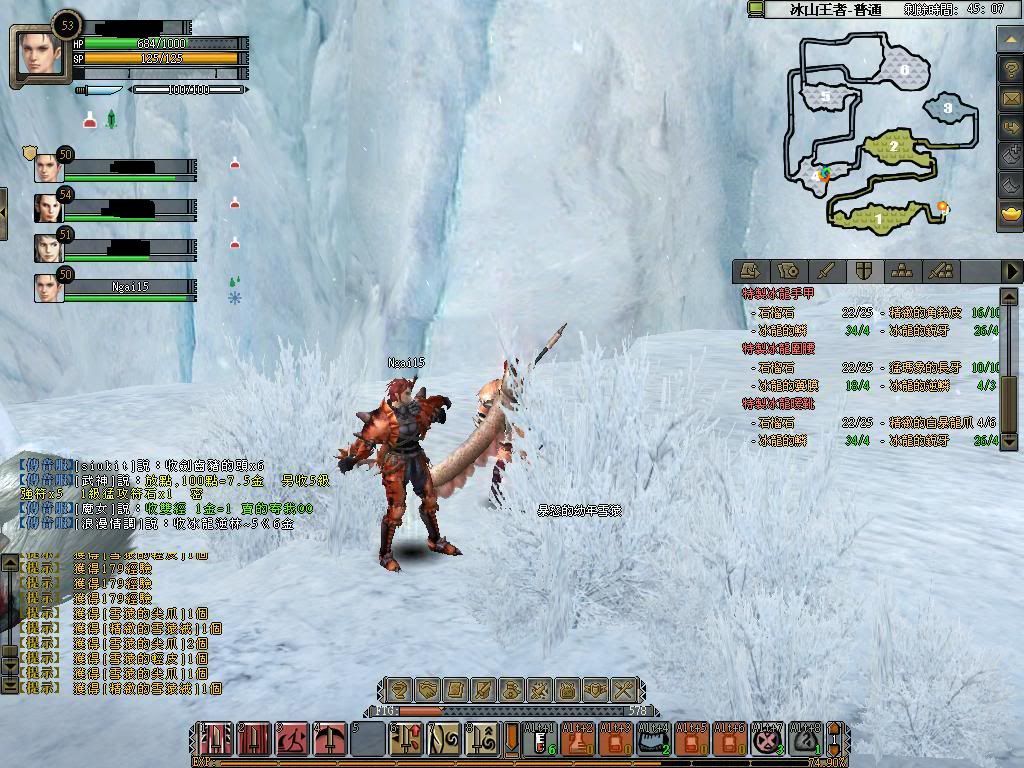Image resolution: width=1024 pixels, height=768 pixels.
Task: Click the level 54 party member portrait
Action: click(x=49, y=207)
